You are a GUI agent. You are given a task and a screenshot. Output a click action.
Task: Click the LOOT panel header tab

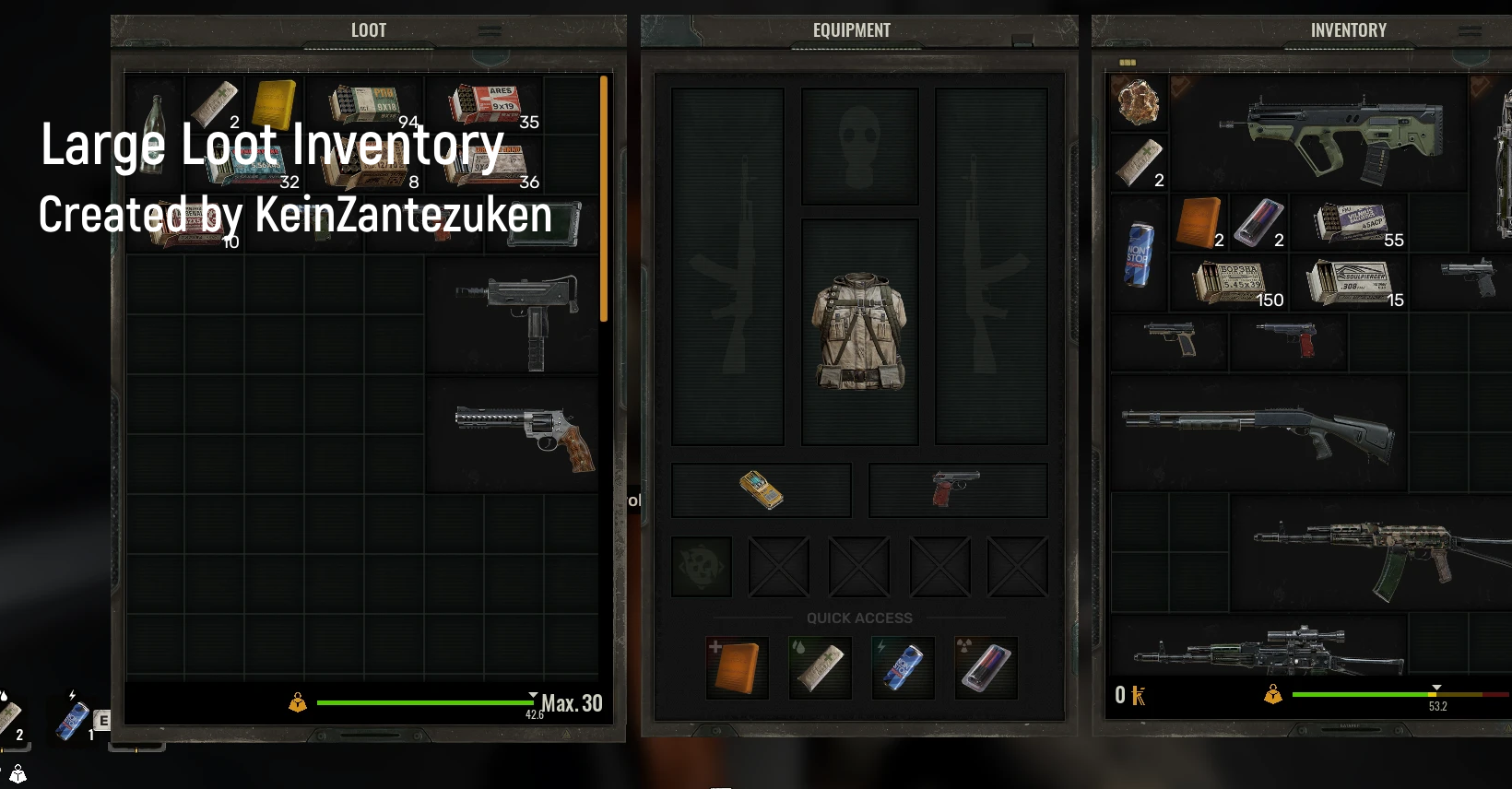pos(368,29)
